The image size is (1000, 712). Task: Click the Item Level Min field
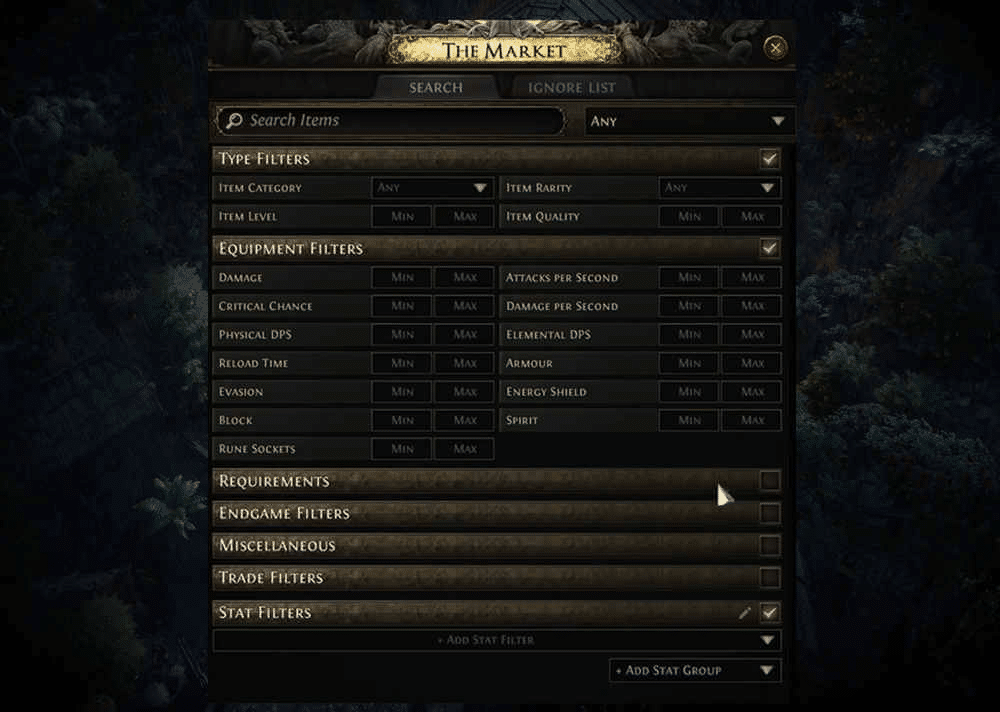point(402,217)
